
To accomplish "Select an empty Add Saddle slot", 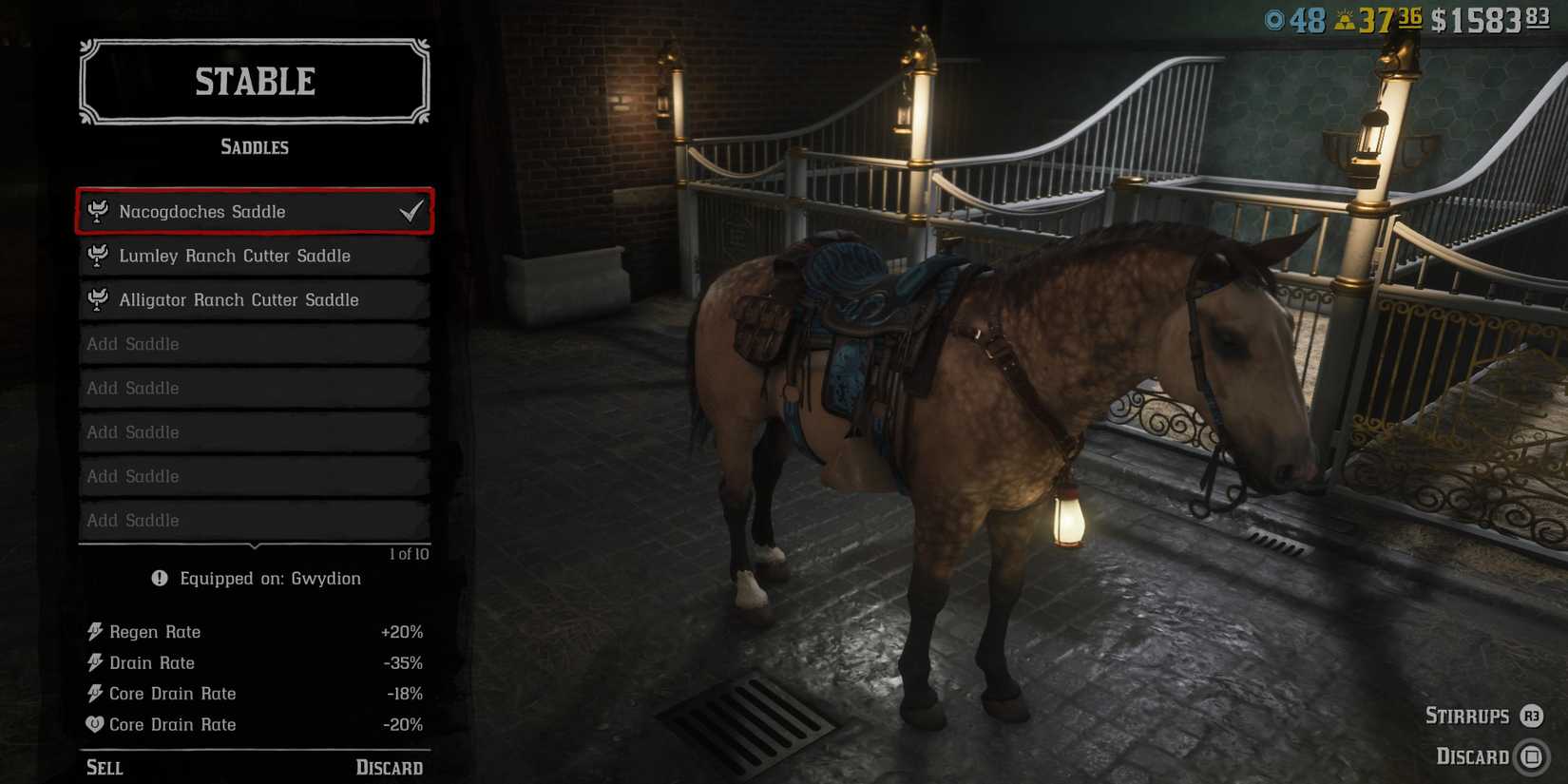I will tap(253, 344).
